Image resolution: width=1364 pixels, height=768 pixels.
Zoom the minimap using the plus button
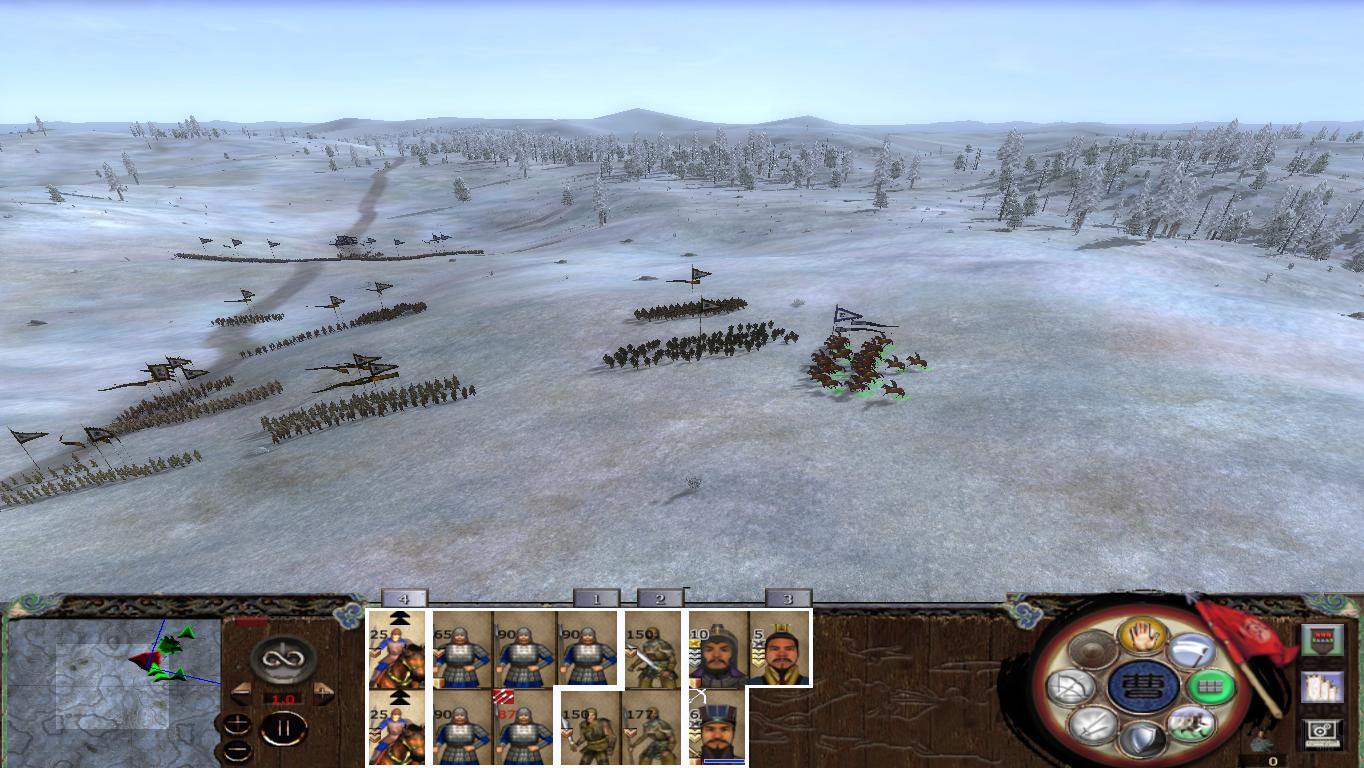point(236,723)
